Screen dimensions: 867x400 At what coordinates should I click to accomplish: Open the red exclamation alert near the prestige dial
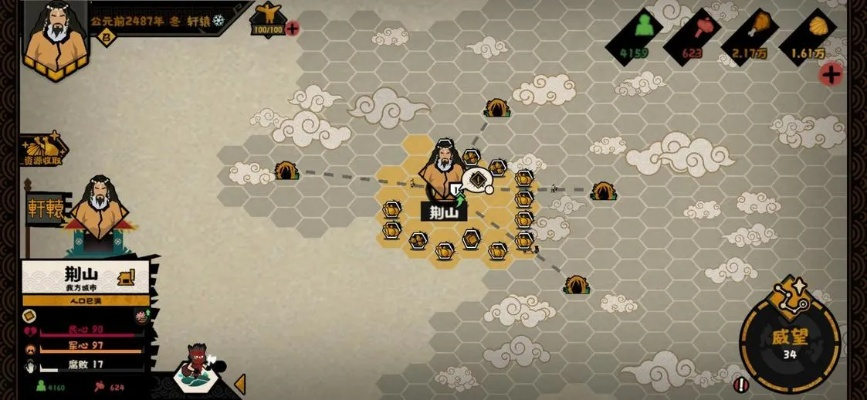click(x=739, y=383)
